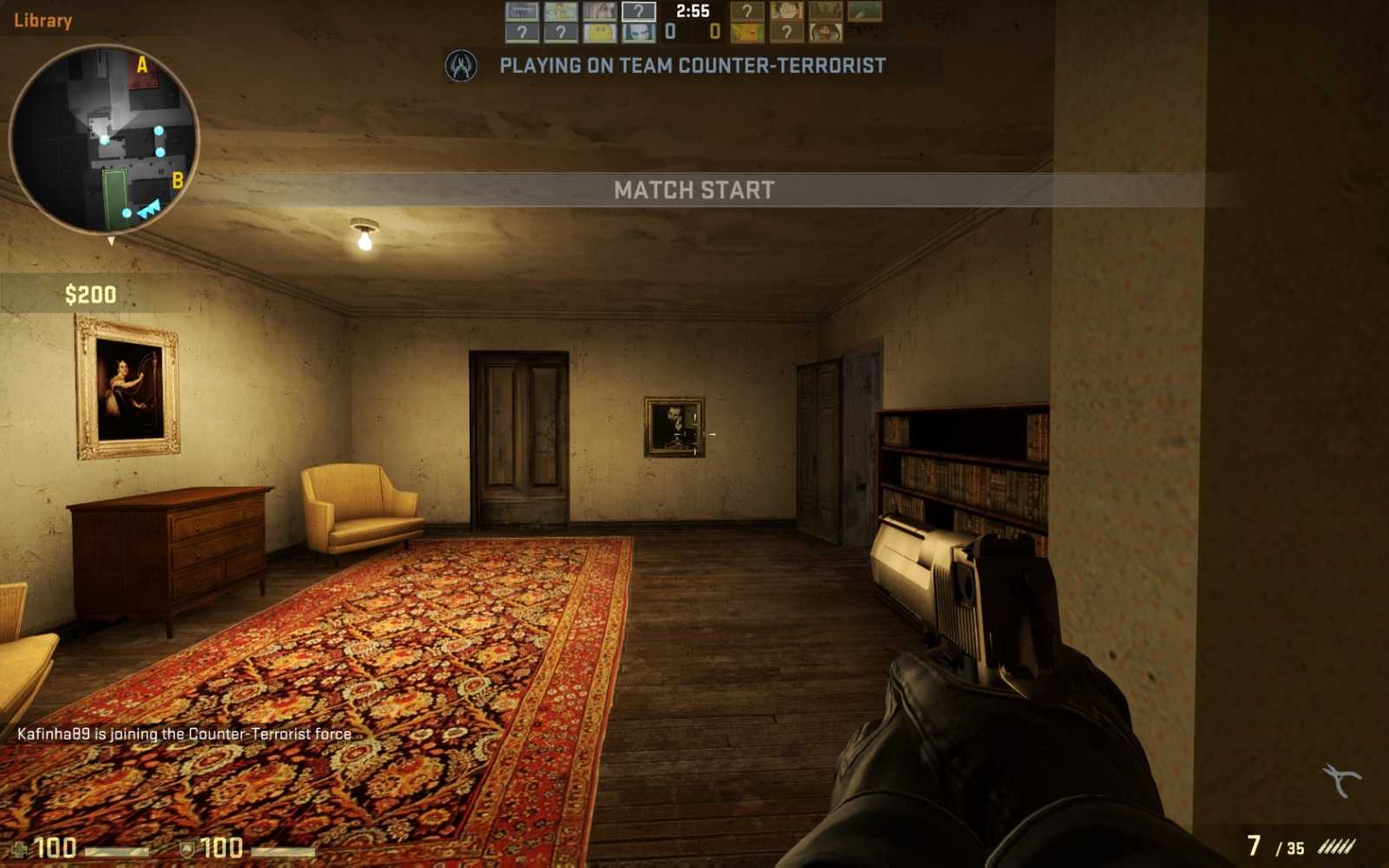Select the CT faction logo beside the team announcement
This screenshot has width=1389, height=868.
click(x=462, y=66)
